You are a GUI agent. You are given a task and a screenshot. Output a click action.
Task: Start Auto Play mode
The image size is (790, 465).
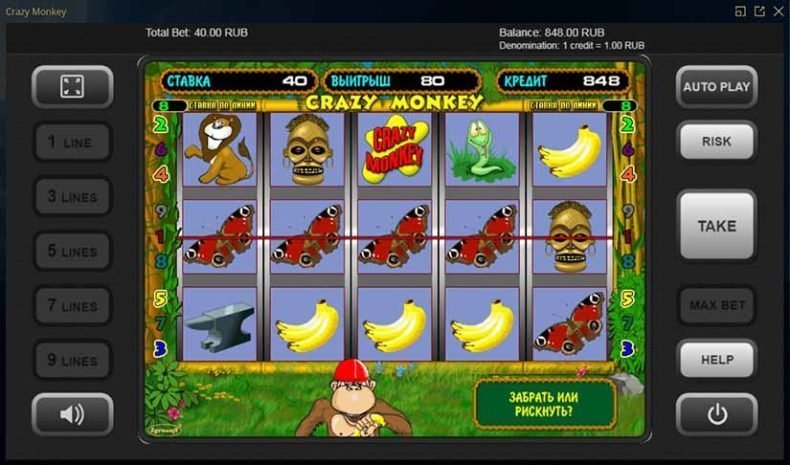pos(716,87)
